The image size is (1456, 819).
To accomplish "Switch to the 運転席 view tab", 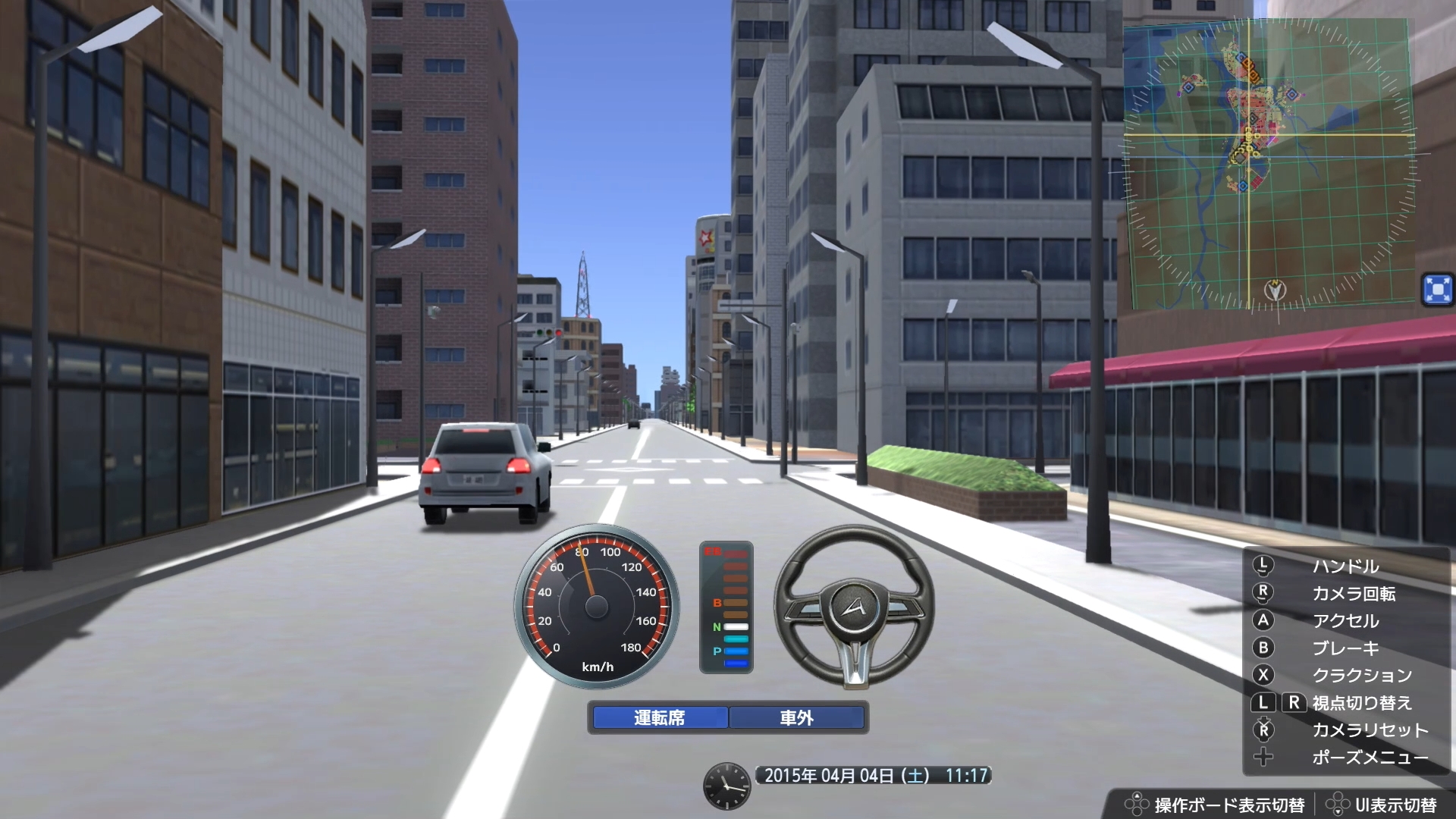I will click(x=659, y=718).
